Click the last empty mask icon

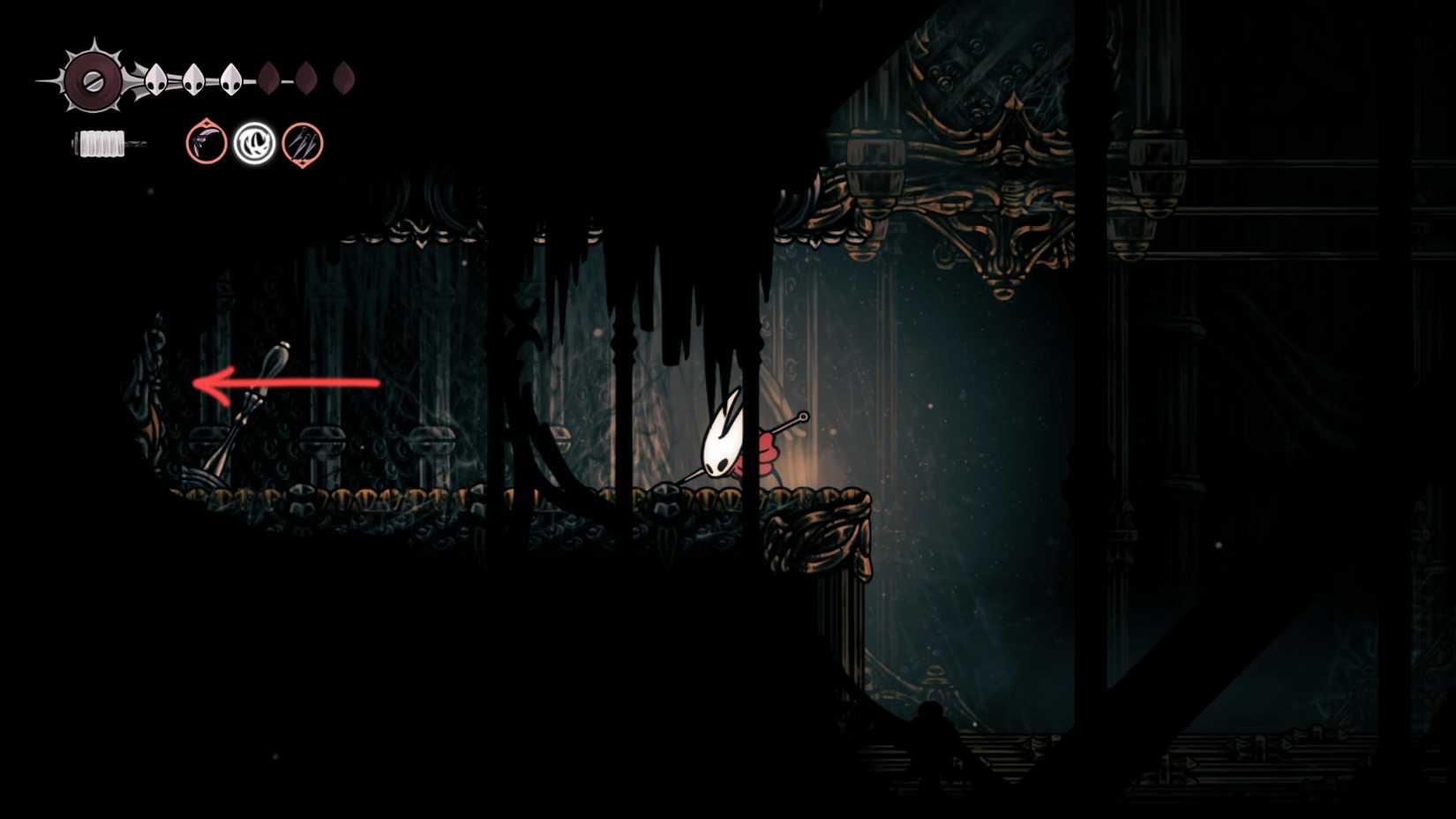[344, 78]
